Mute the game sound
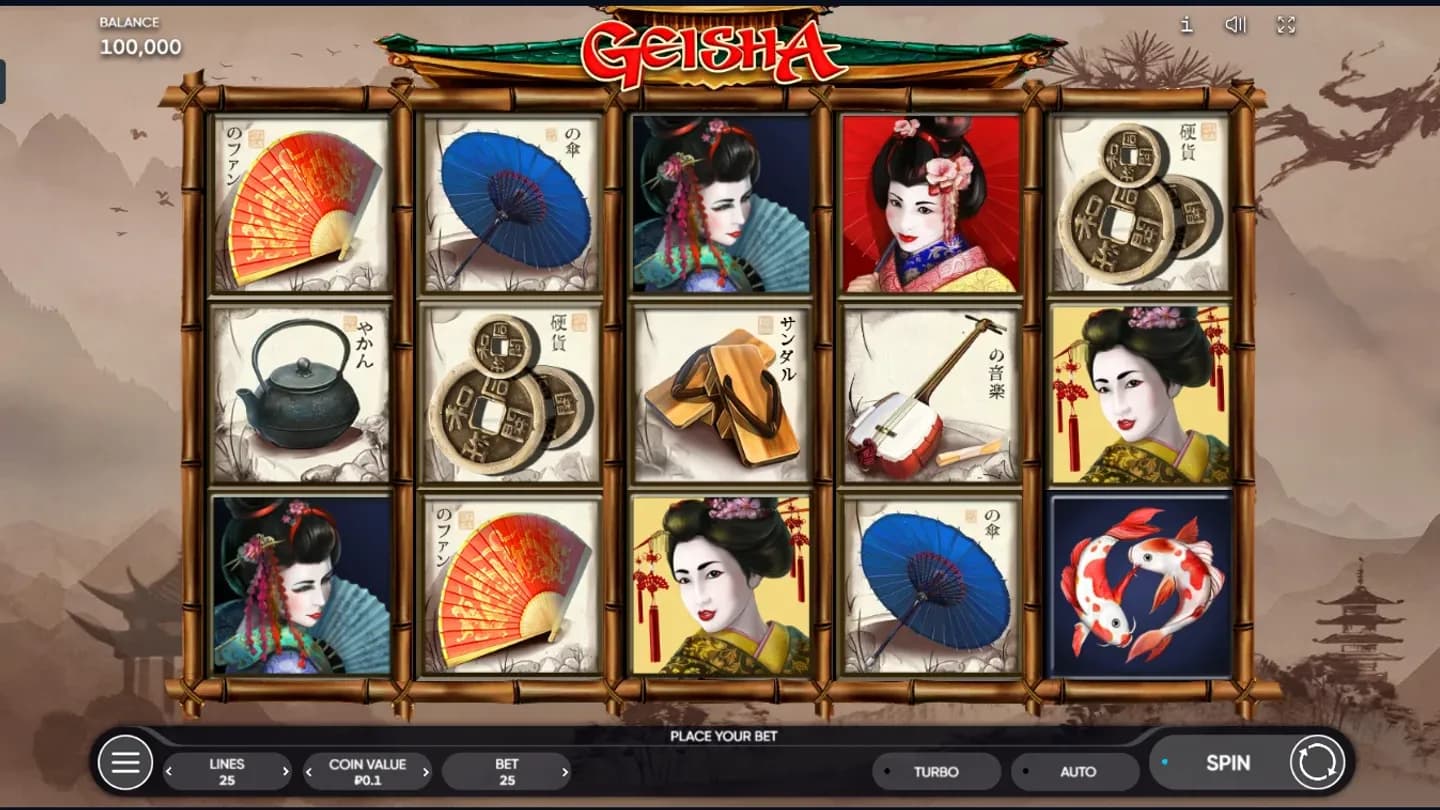This screenshot has height=810, width=1440. pyautogui.click(x=1236, y=25)
